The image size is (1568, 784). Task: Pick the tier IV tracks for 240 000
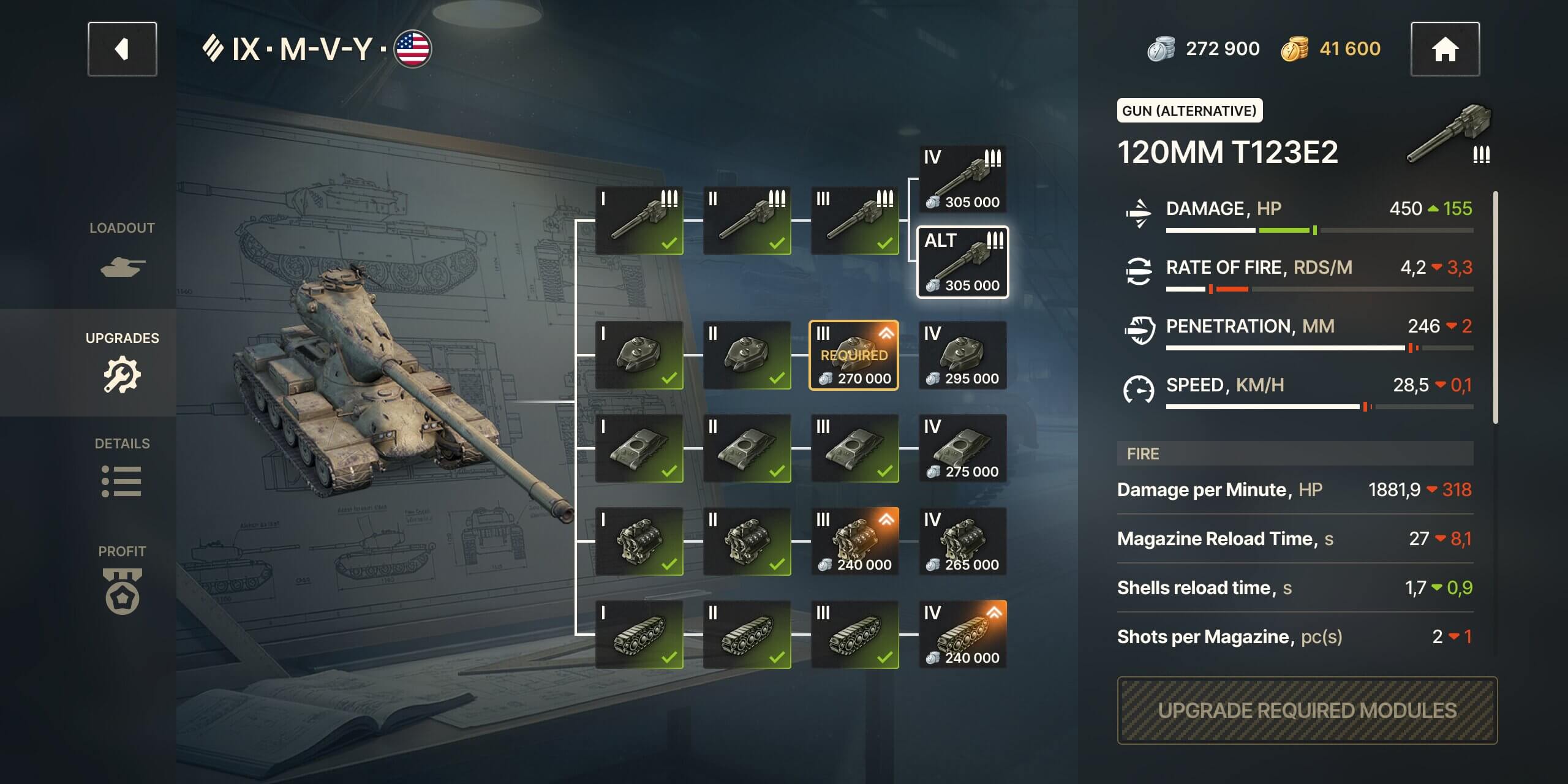962,635
